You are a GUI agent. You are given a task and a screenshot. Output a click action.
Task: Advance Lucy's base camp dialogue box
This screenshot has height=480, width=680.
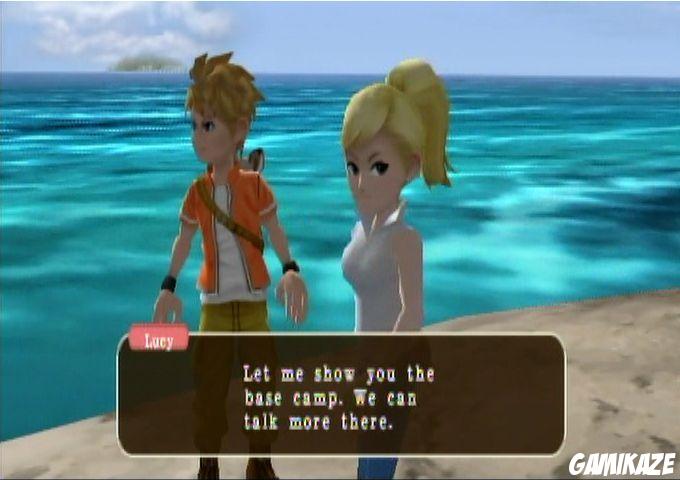(x=340, y=397)
